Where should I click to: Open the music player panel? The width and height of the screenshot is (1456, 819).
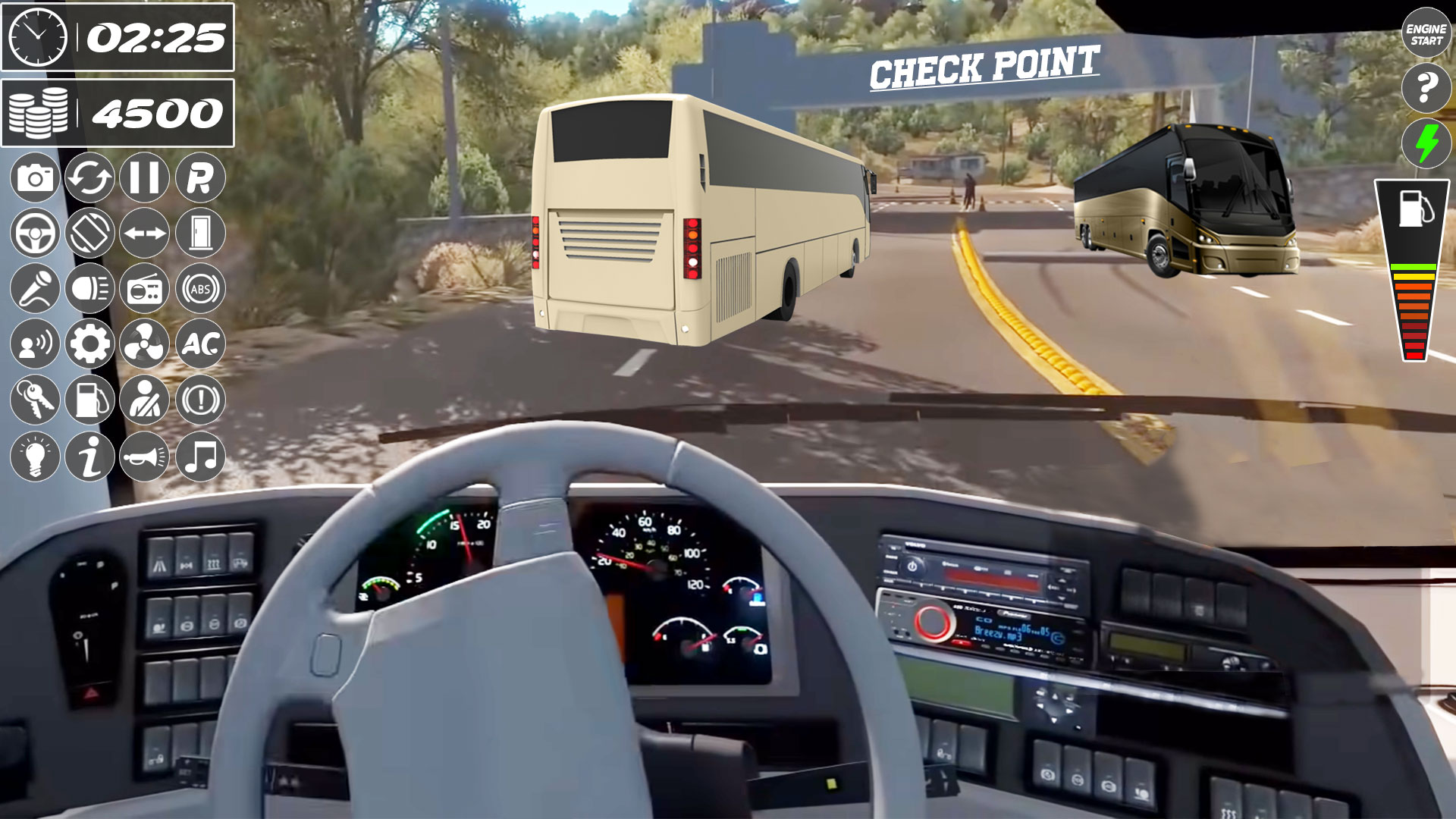[x=200, y=453]
